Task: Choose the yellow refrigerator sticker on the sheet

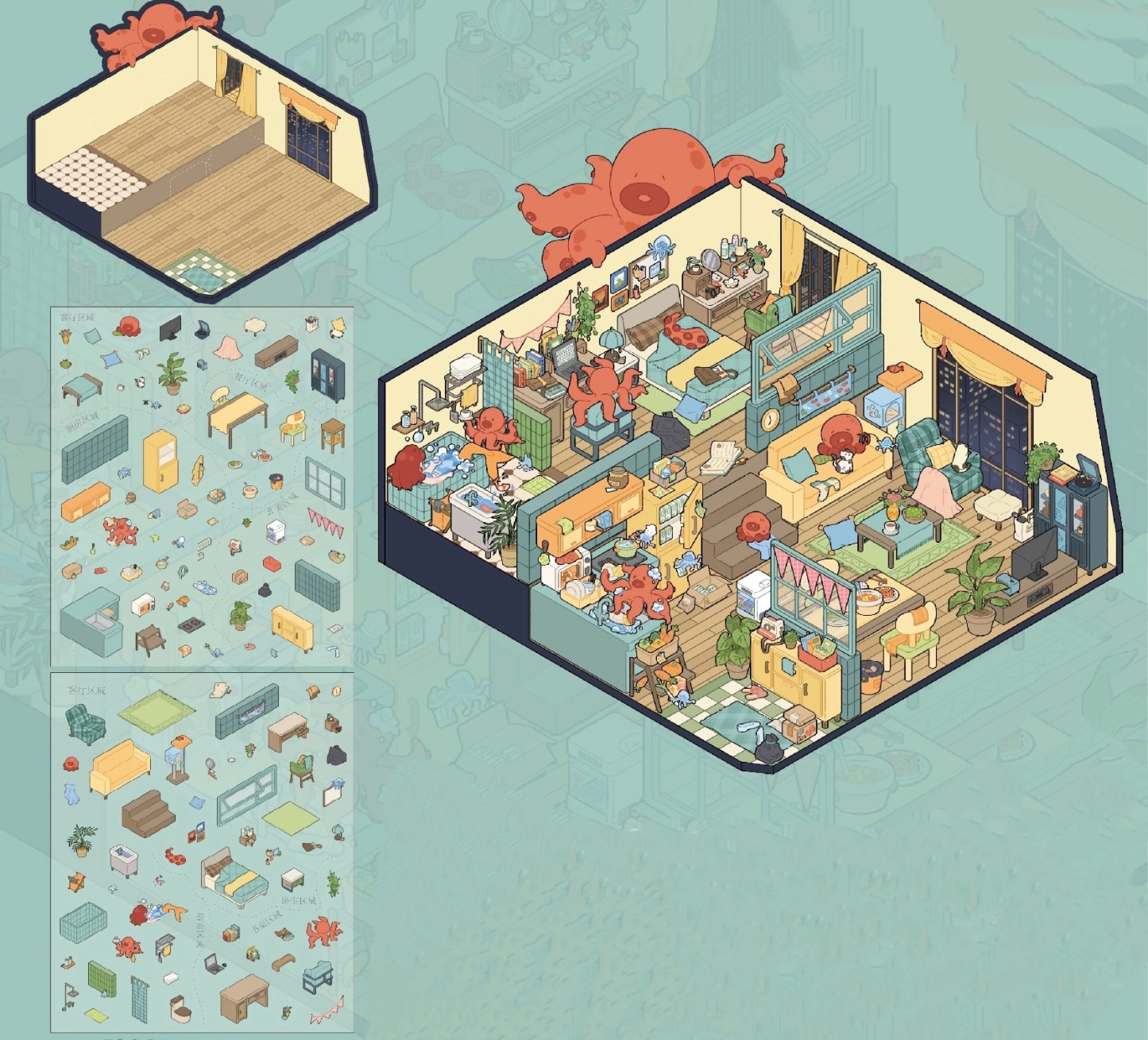Action: (x=160, y=461)
